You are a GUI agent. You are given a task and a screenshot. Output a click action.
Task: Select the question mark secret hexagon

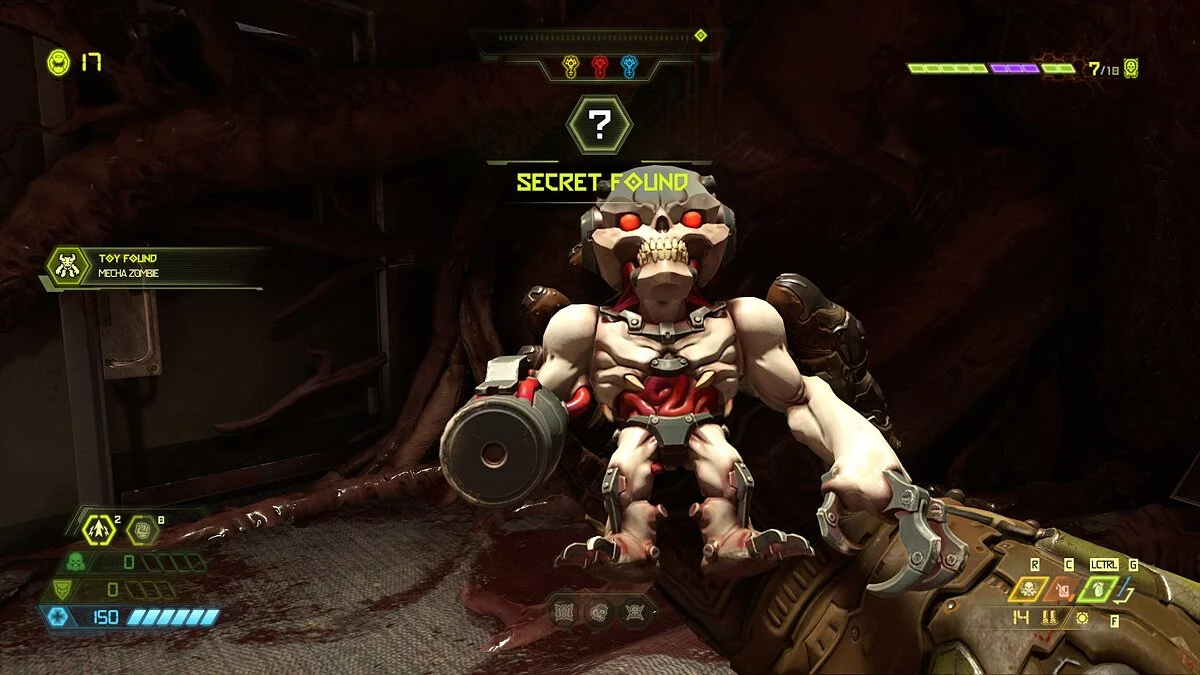coord(599,125)
